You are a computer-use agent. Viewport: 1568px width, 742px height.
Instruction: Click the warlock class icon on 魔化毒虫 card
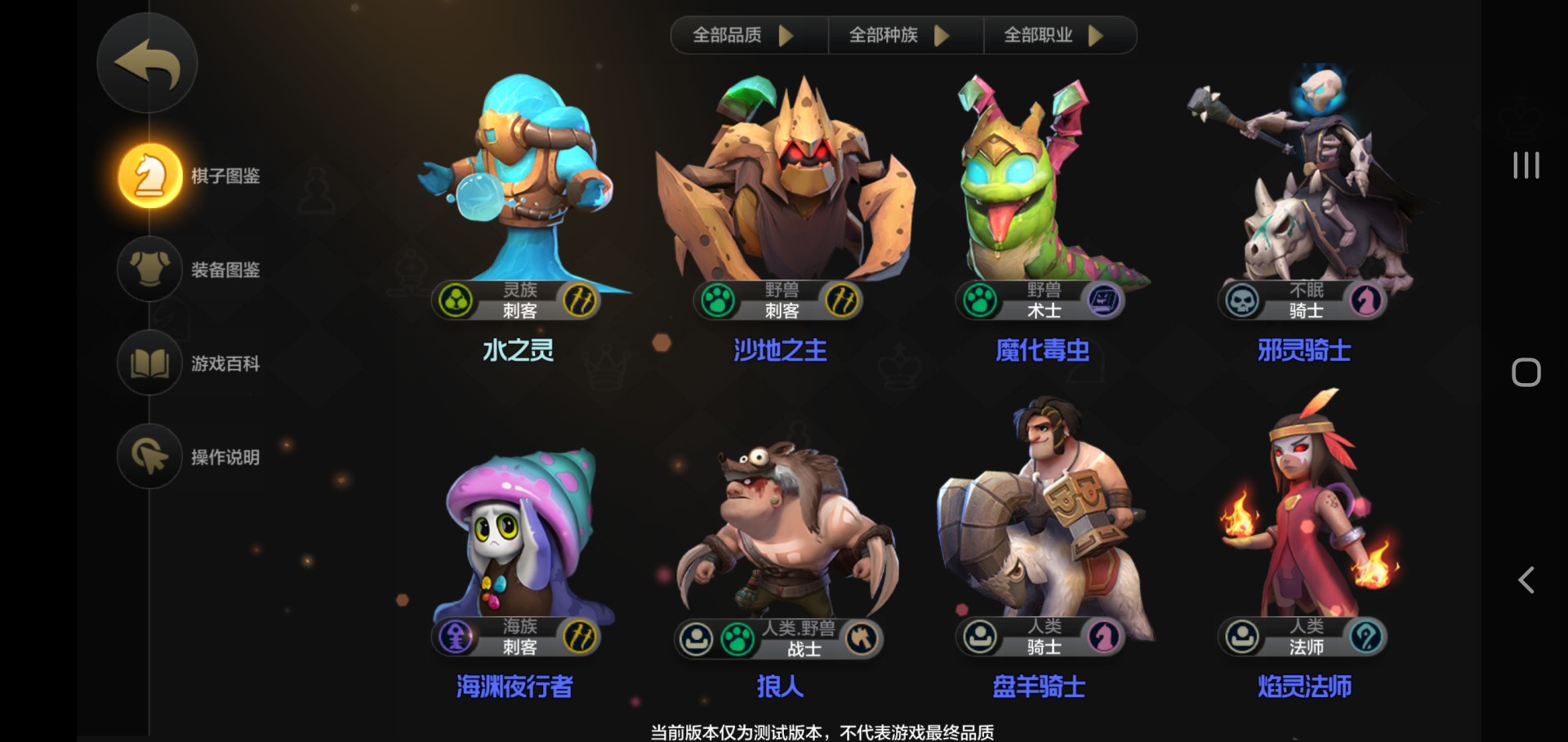tap(1104, 300)
